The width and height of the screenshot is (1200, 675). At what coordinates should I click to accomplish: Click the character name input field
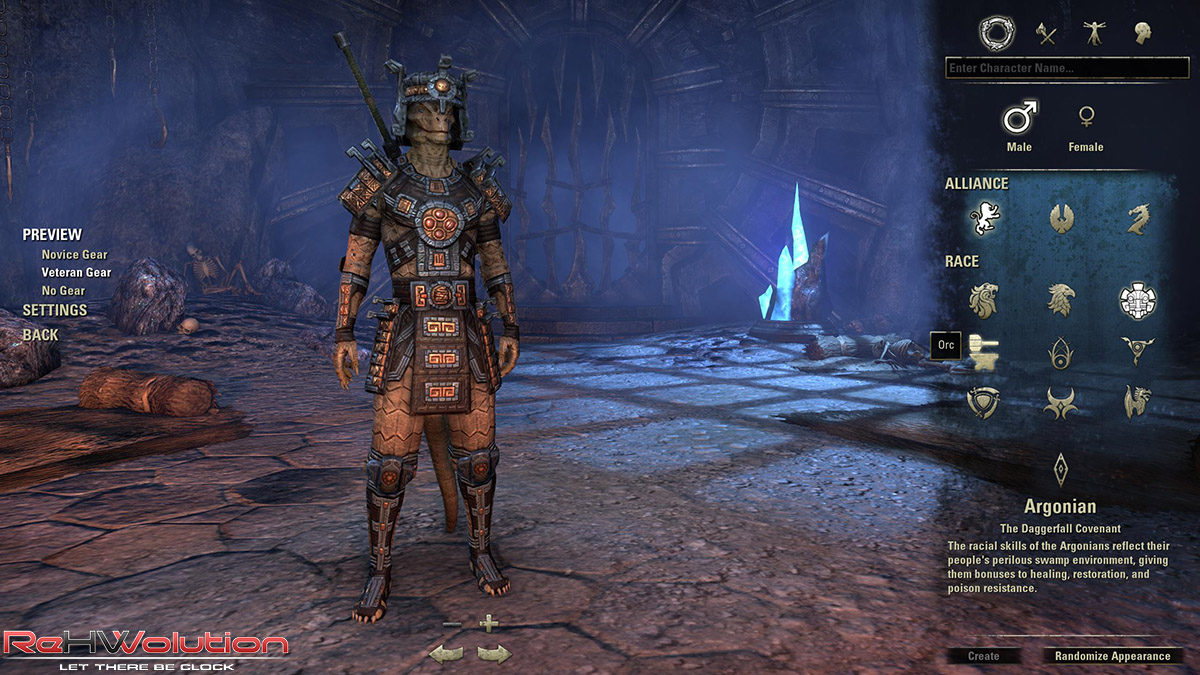click(x=1066, y=69)
